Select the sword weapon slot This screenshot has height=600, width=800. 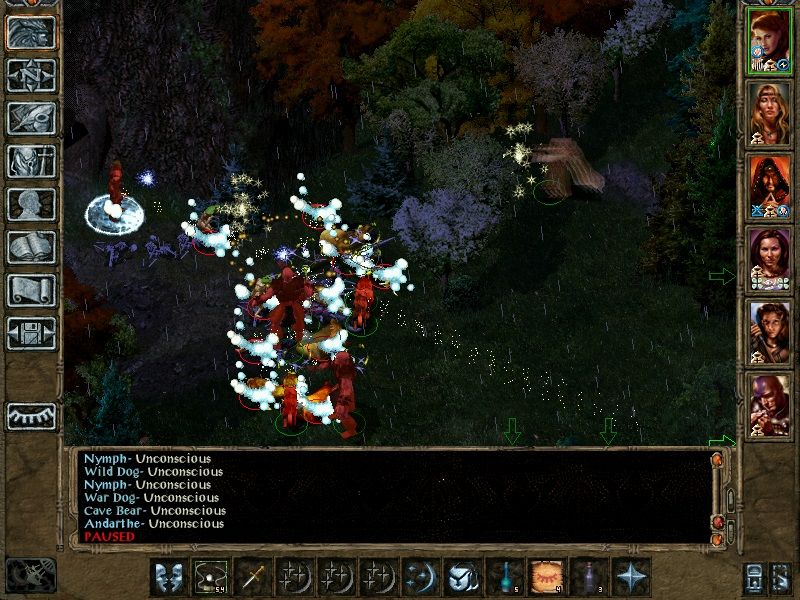(251, 577)
